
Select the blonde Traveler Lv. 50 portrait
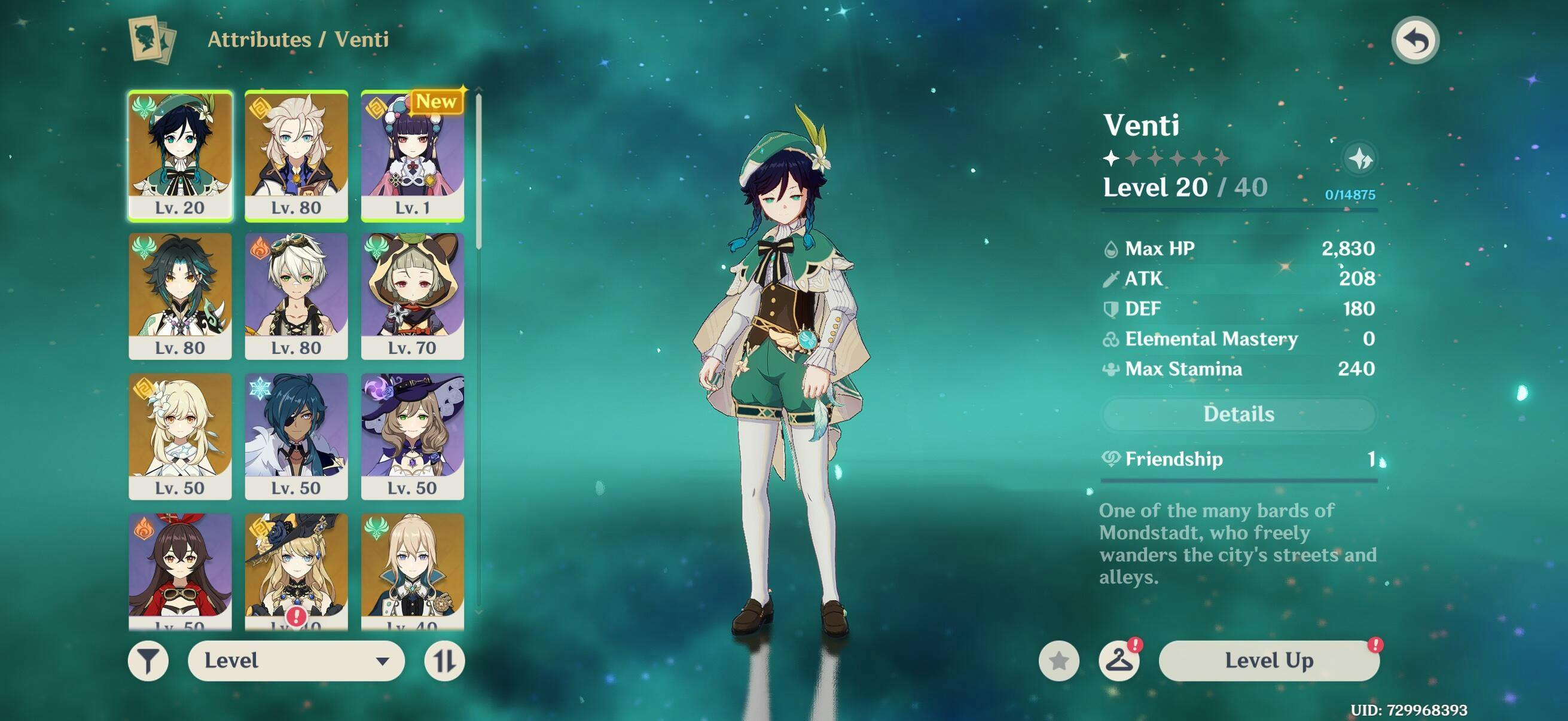(x=180, y=436)
